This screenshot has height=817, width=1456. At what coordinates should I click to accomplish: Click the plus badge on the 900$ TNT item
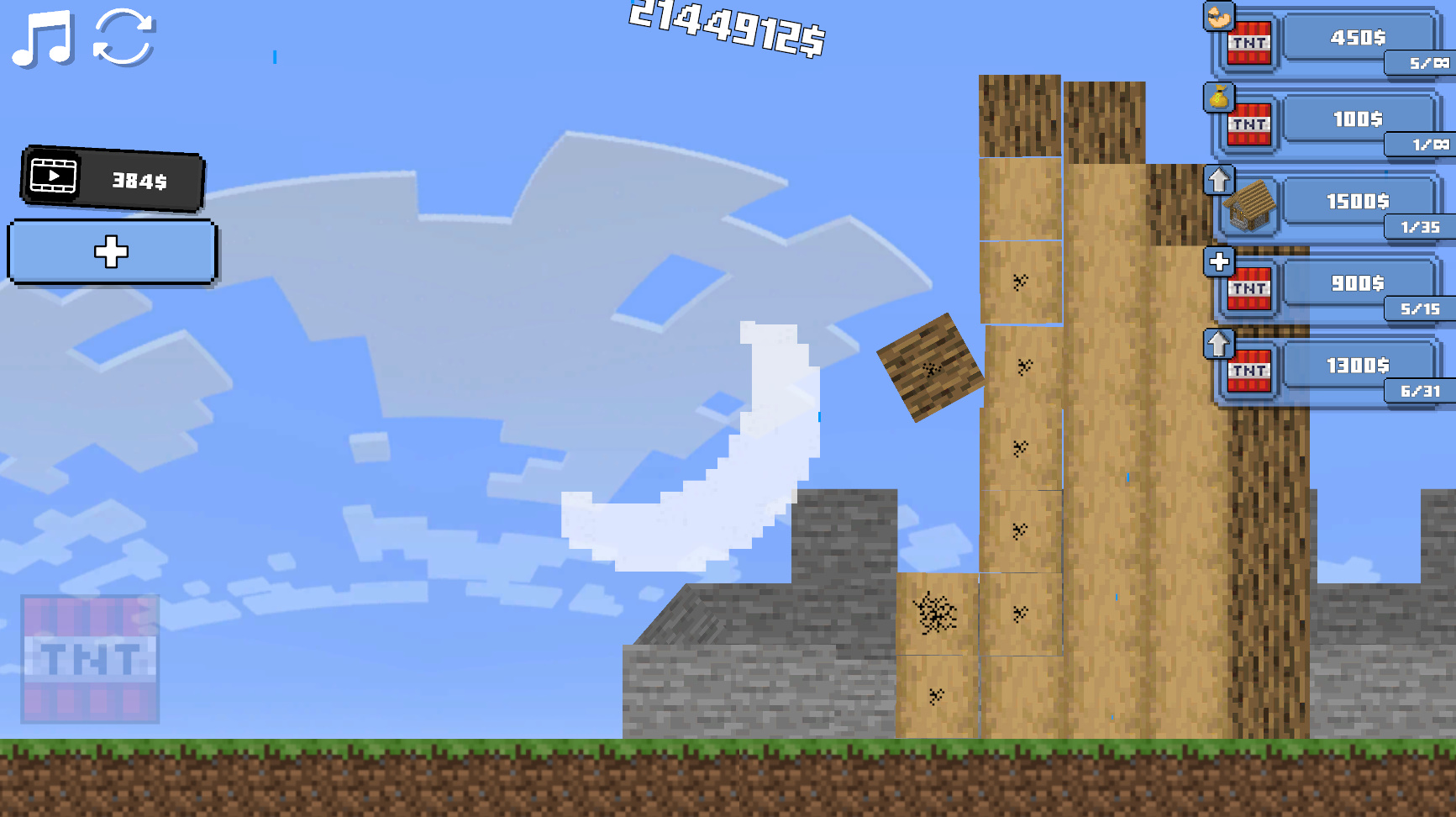click(1220, 261)
